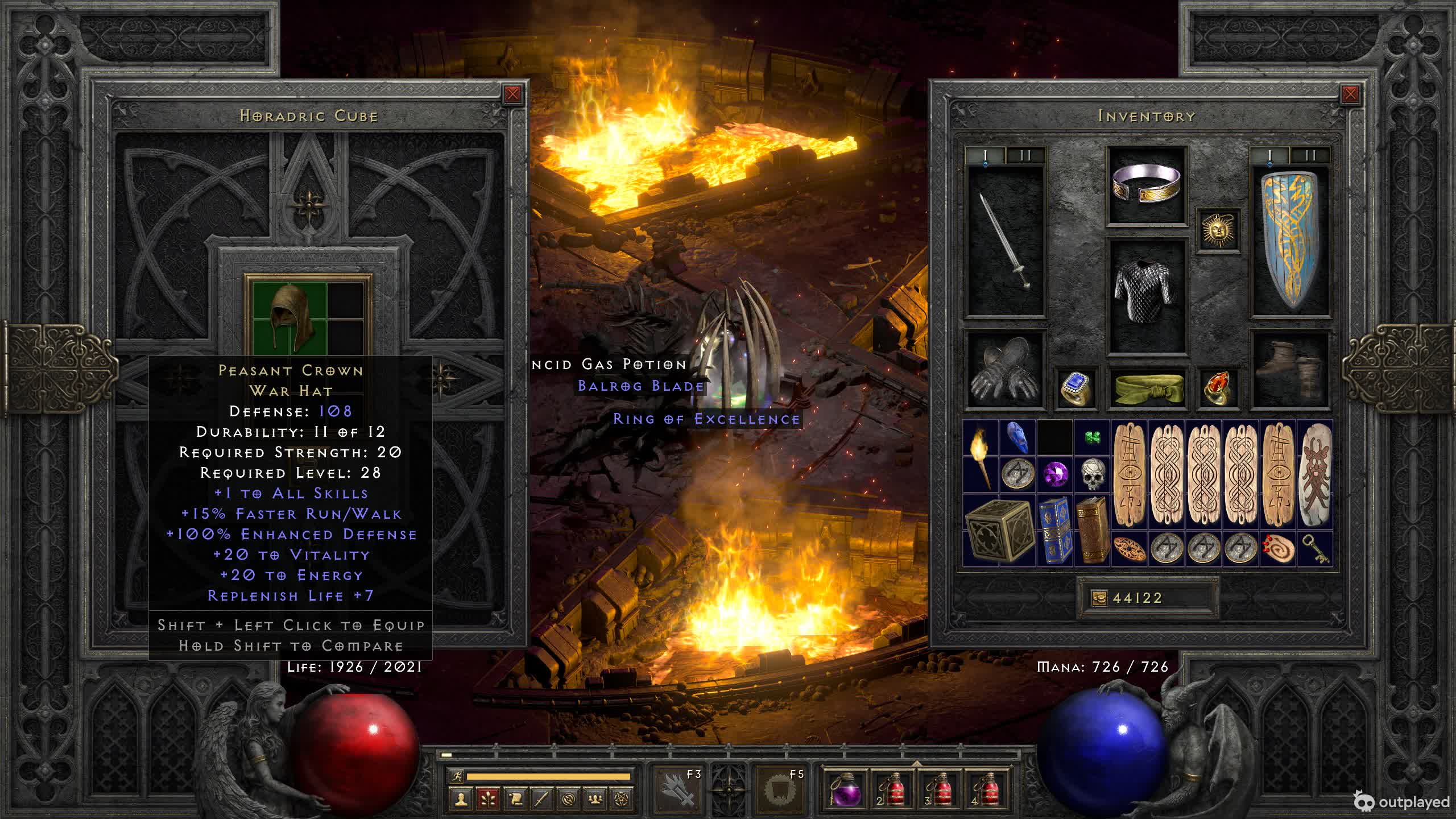
Task: Click the sun-face amulet slot
Action: point(1218,230)
